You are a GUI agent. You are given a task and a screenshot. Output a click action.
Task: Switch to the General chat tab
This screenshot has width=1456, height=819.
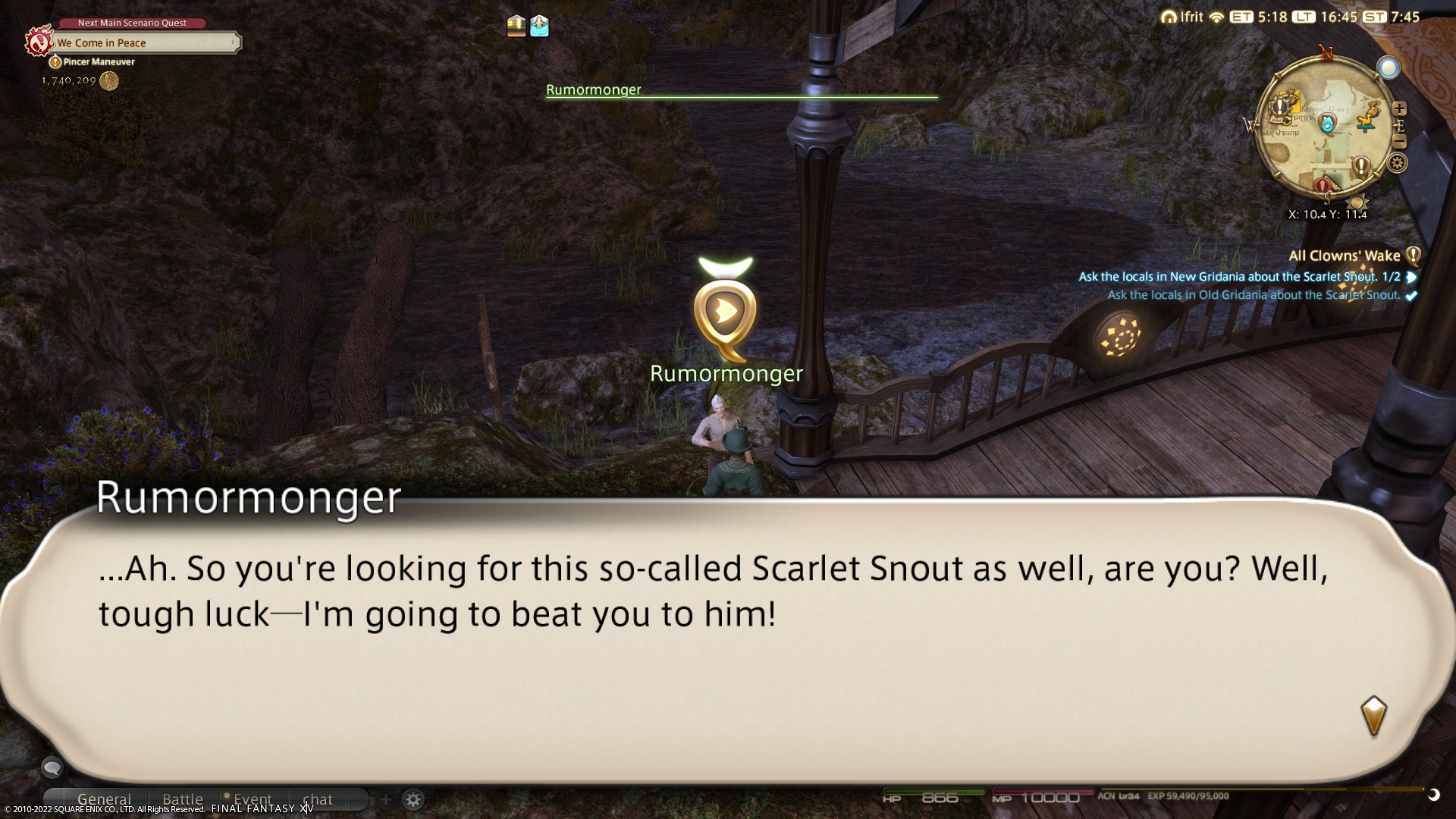[104, 799]
